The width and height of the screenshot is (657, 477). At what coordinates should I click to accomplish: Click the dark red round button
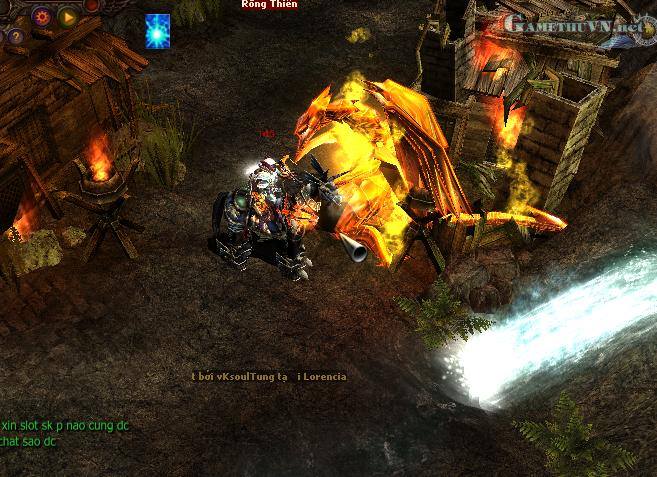point(93,6)
